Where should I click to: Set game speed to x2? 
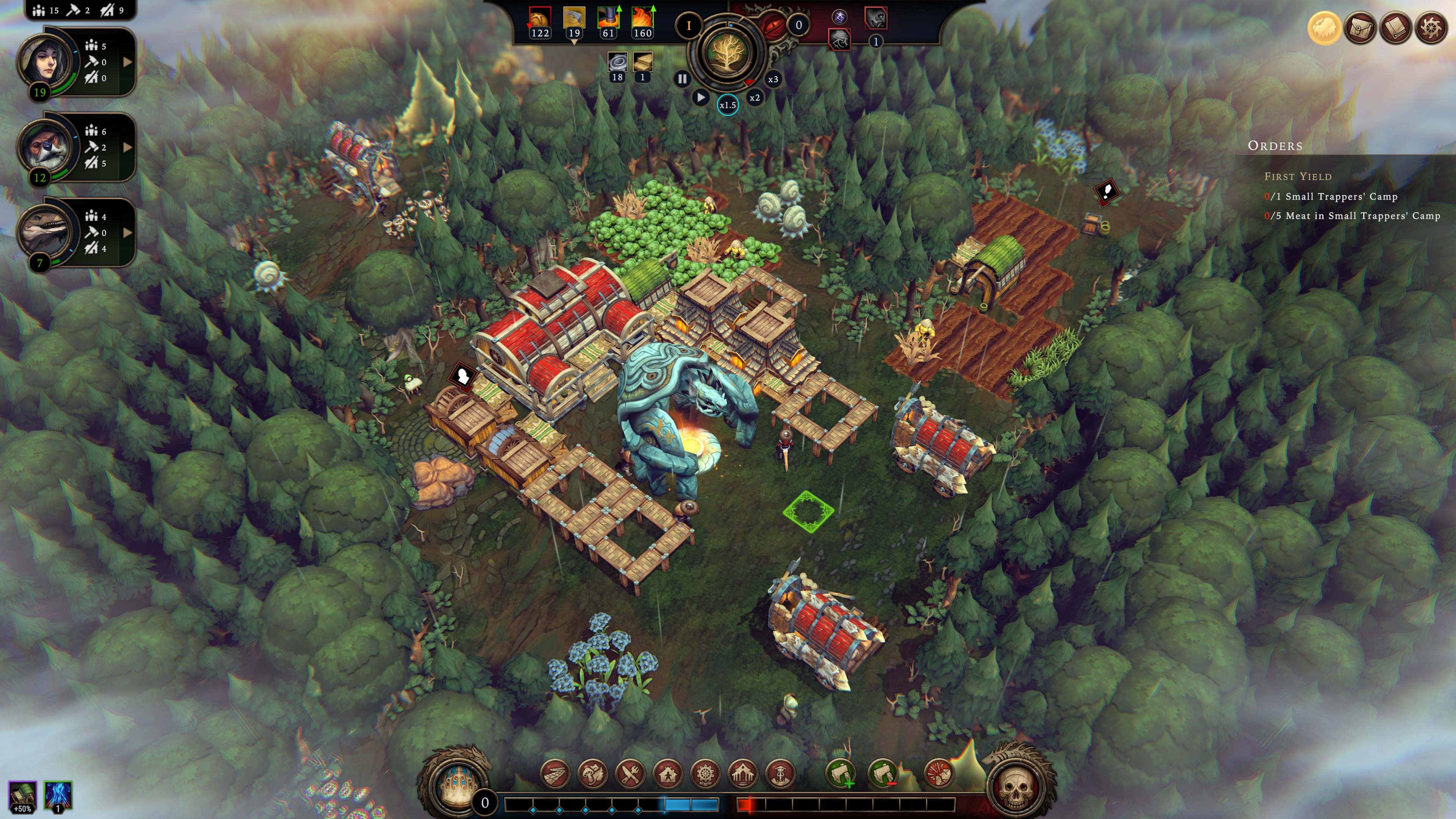(755, 98)
